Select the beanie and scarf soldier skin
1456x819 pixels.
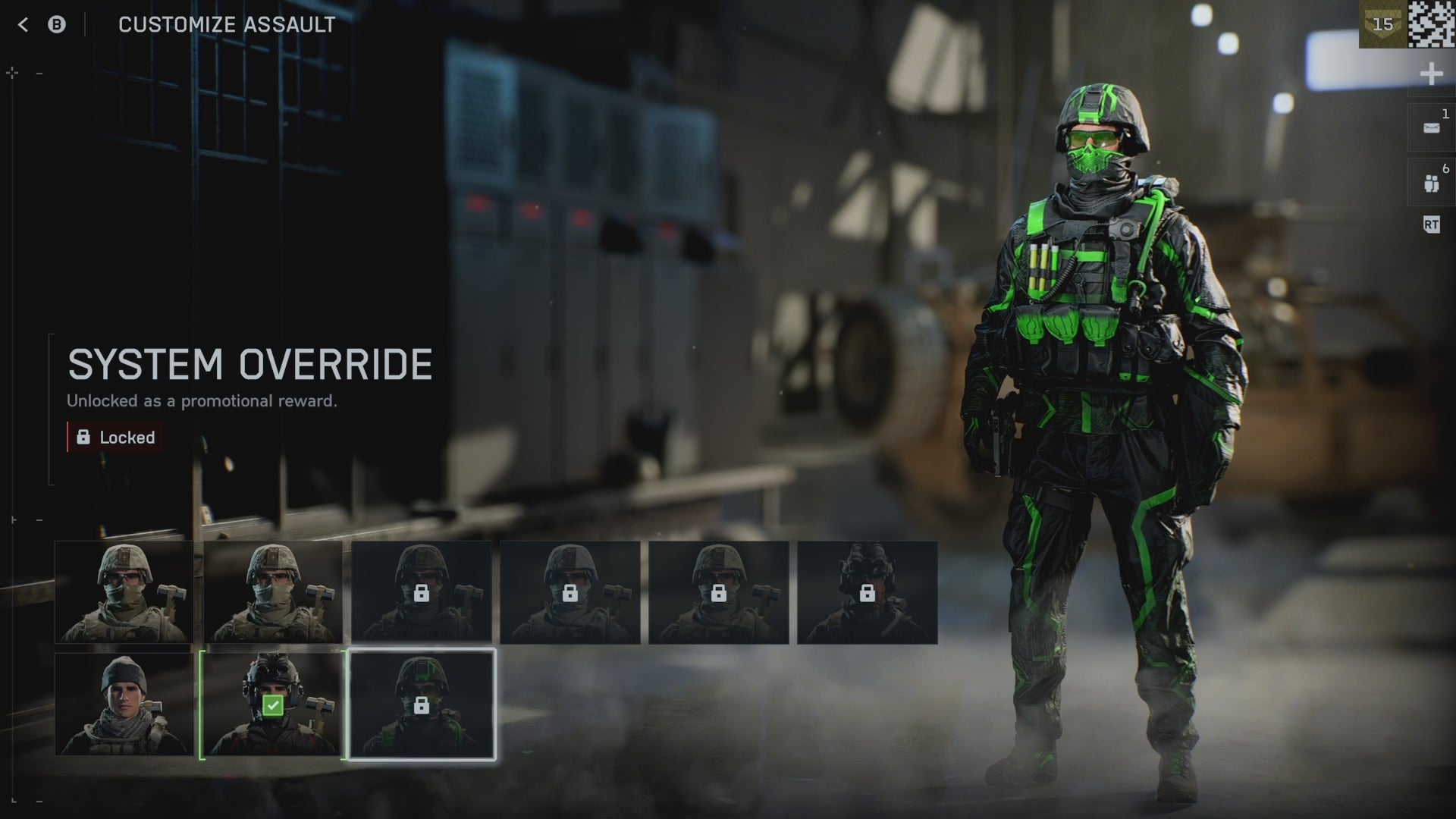click(x=124, y=704)
